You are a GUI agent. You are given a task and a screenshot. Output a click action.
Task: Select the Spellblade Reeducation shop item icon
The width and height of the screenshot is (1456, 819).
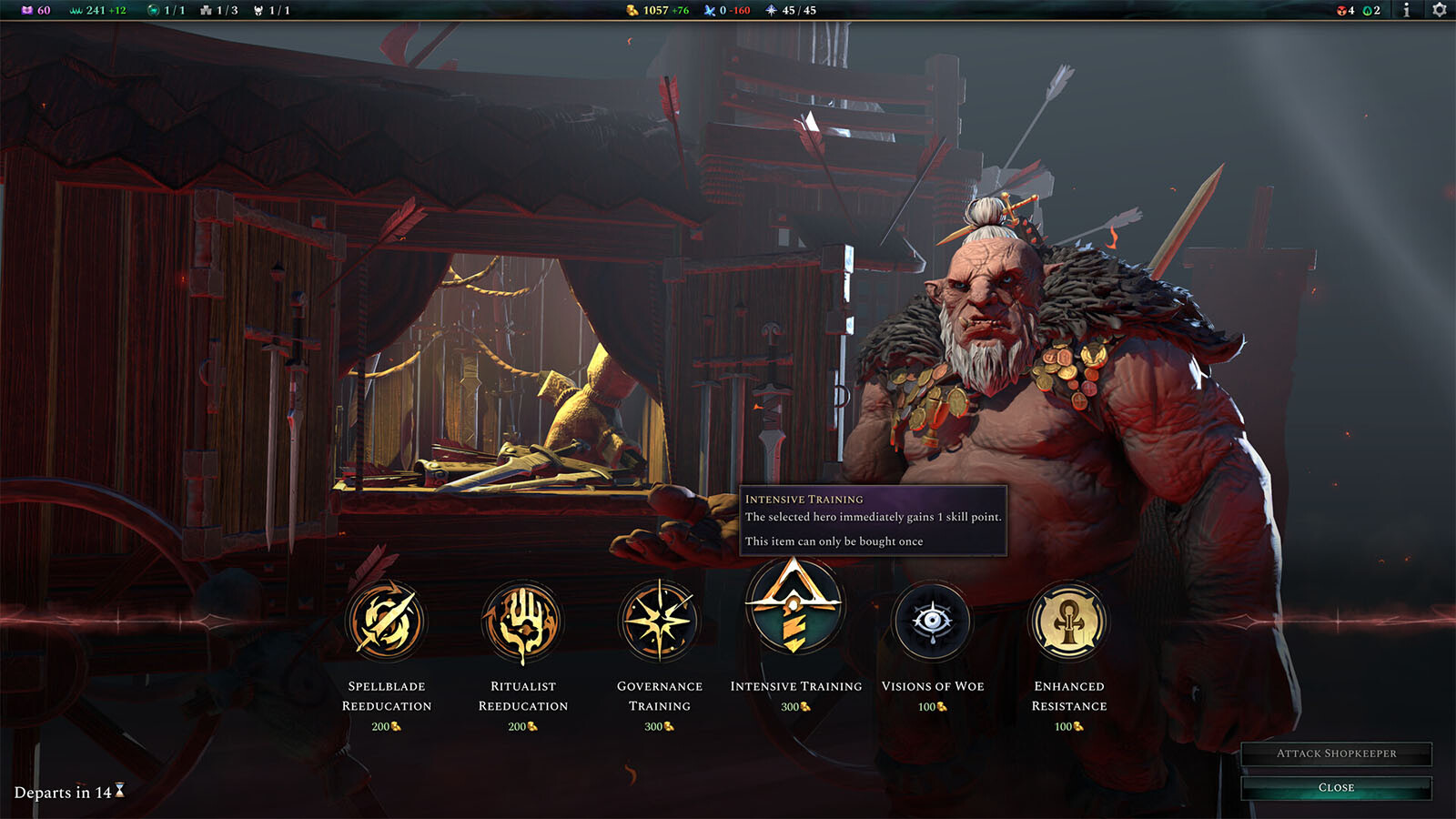pyautogui.click(x=389, y=620)
